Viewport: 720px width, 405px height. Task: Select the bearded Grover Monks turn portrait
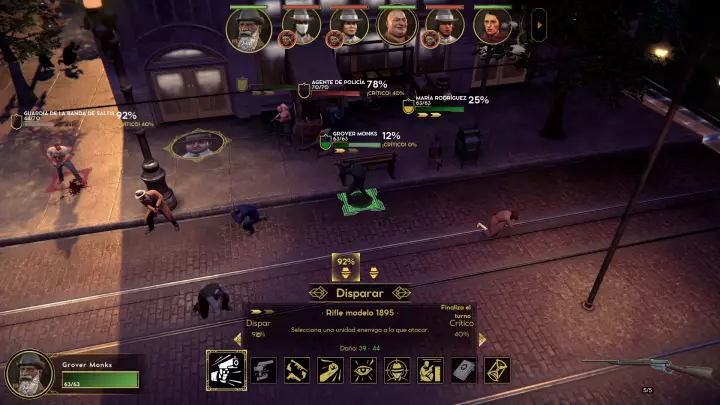point(249,28)
